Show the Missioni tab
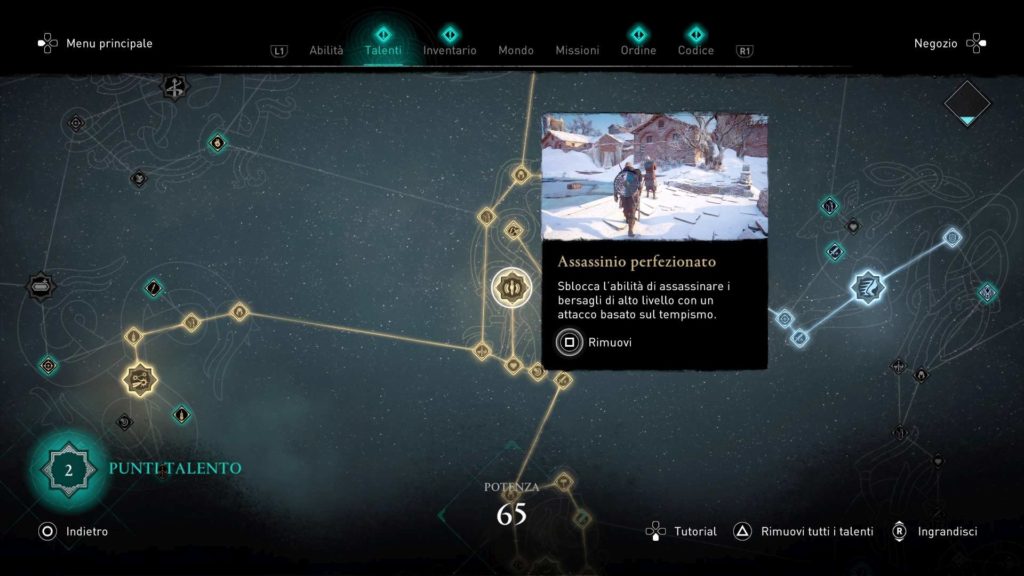Image resolution: width=1024 pixels, height=576 pixels. 577,50
